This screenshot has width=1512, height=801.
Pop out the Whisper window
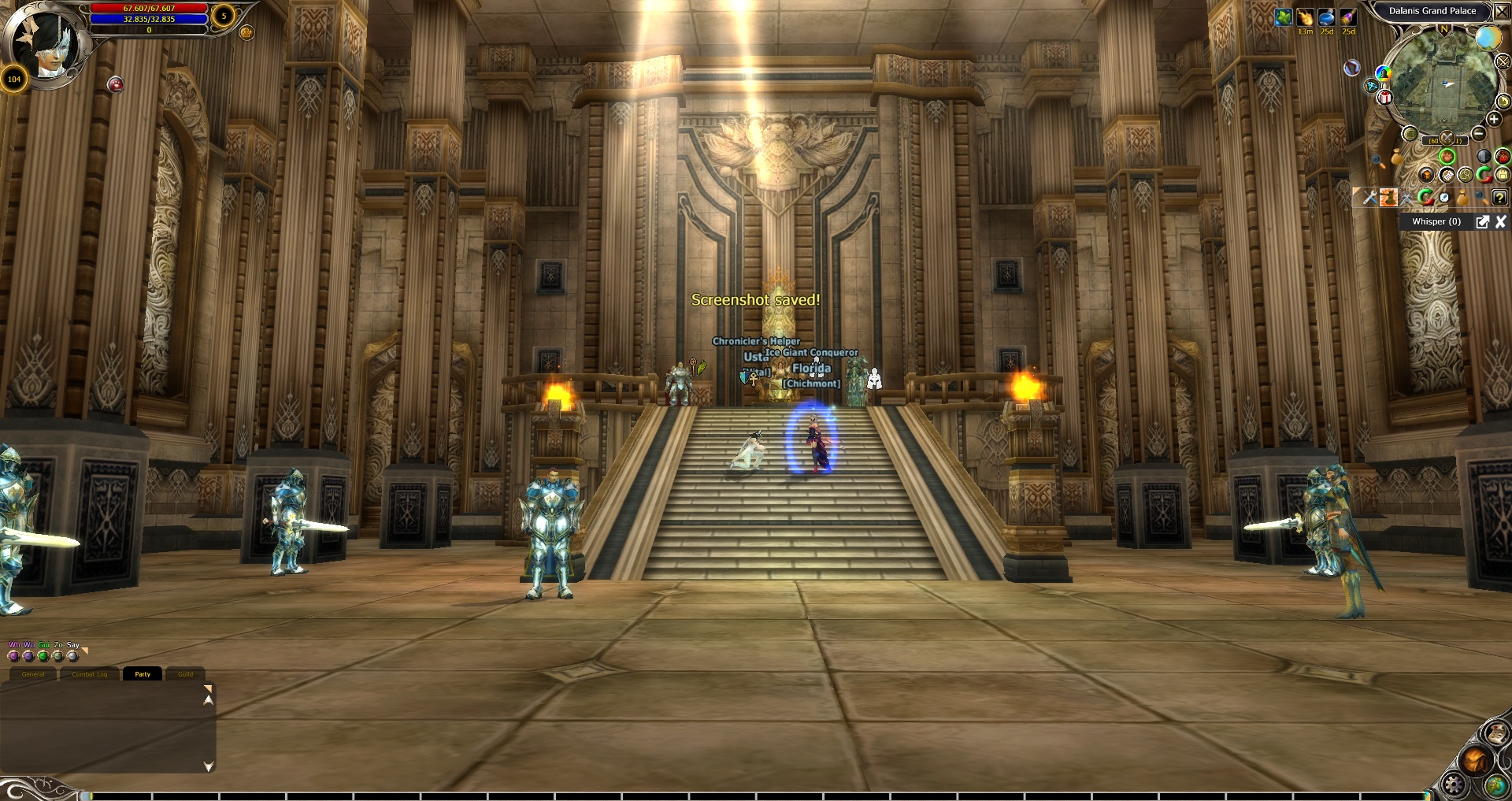pyautogui.click(x=1482, y=222)
